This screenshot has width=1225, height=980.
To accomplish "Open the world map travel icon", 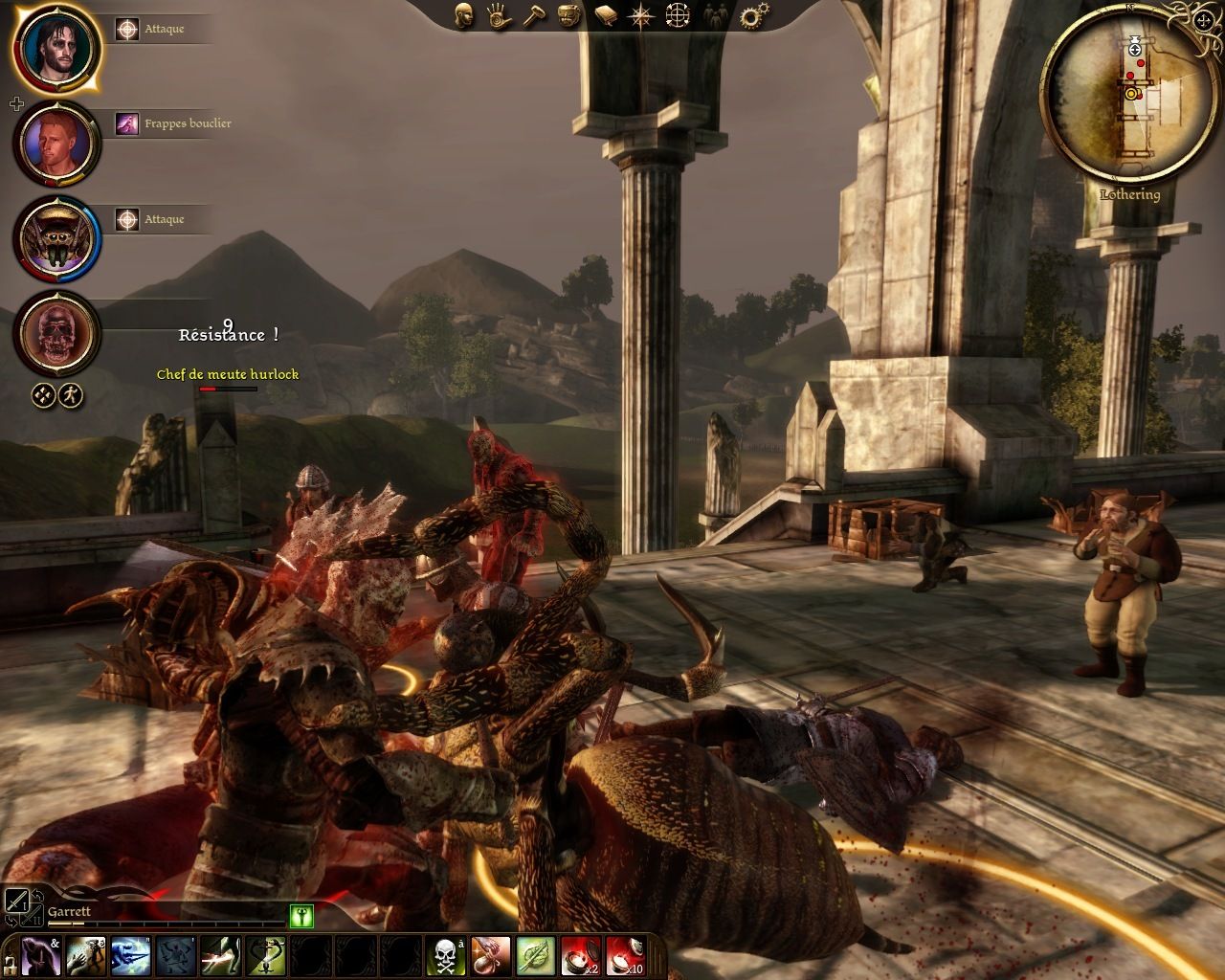I will click(x=679, y=14).
